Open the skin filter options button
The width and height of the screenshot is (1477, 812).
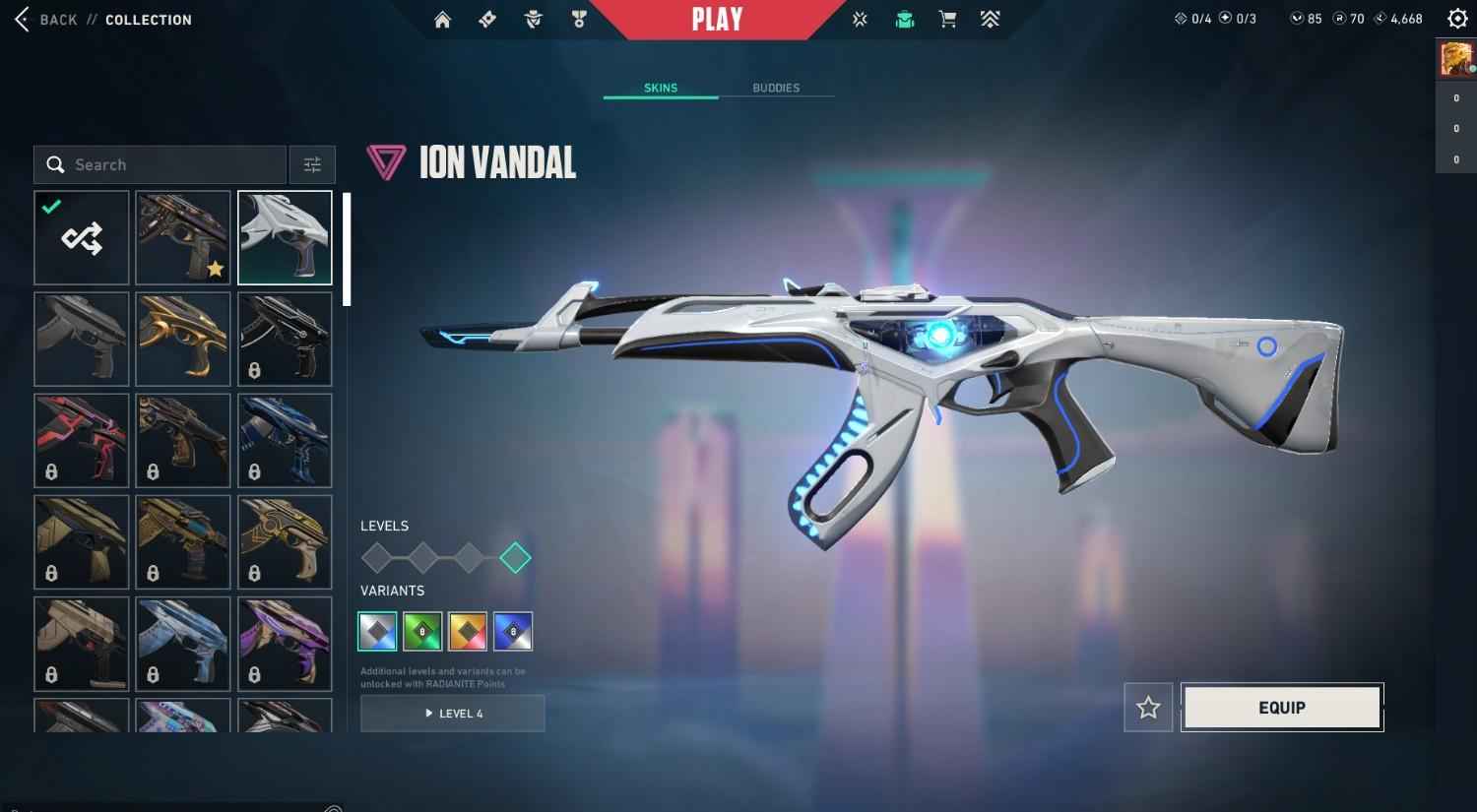point(312,165)
